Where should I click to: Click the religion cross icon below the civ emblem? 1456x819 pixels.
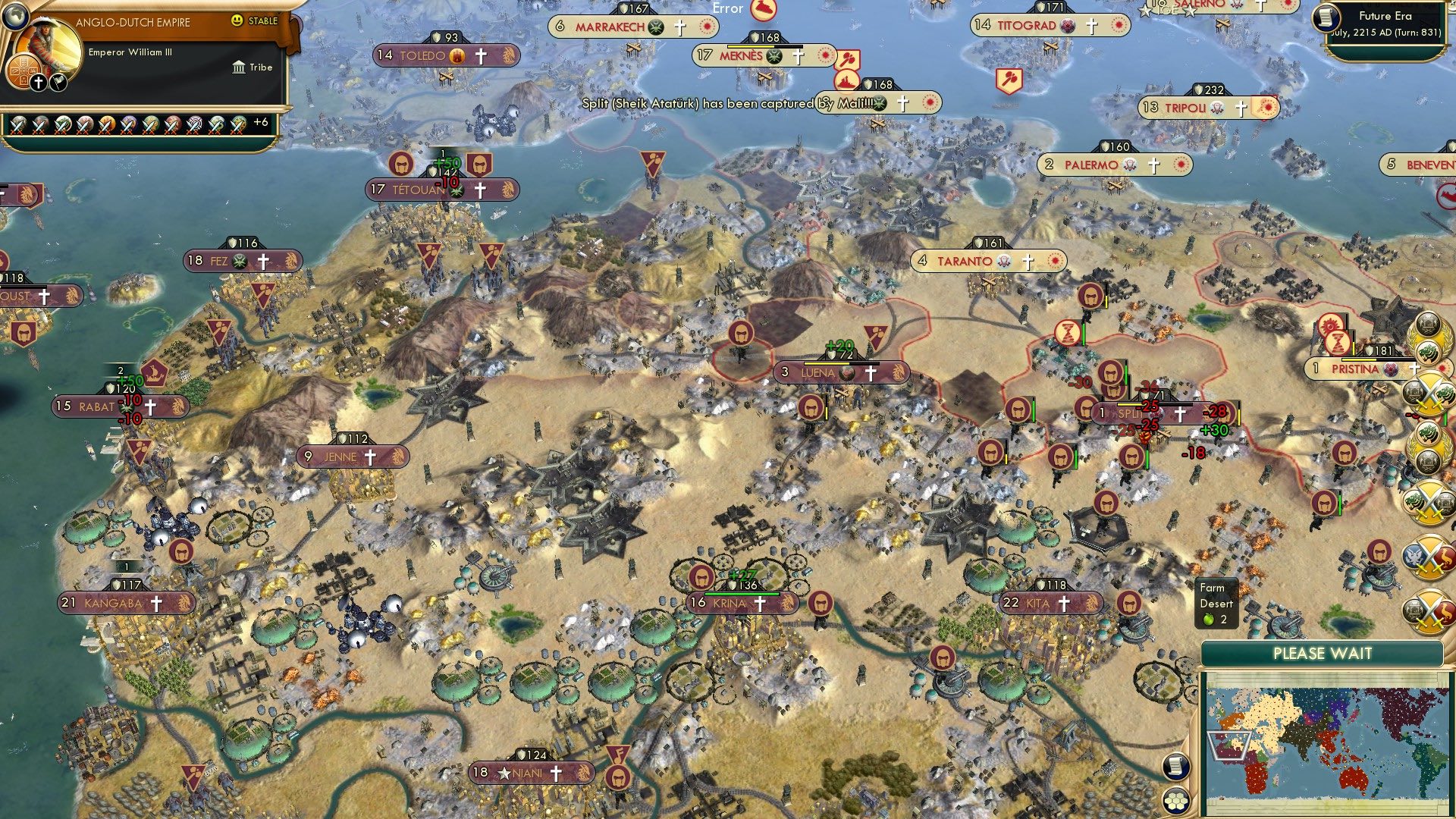point(37,83)
